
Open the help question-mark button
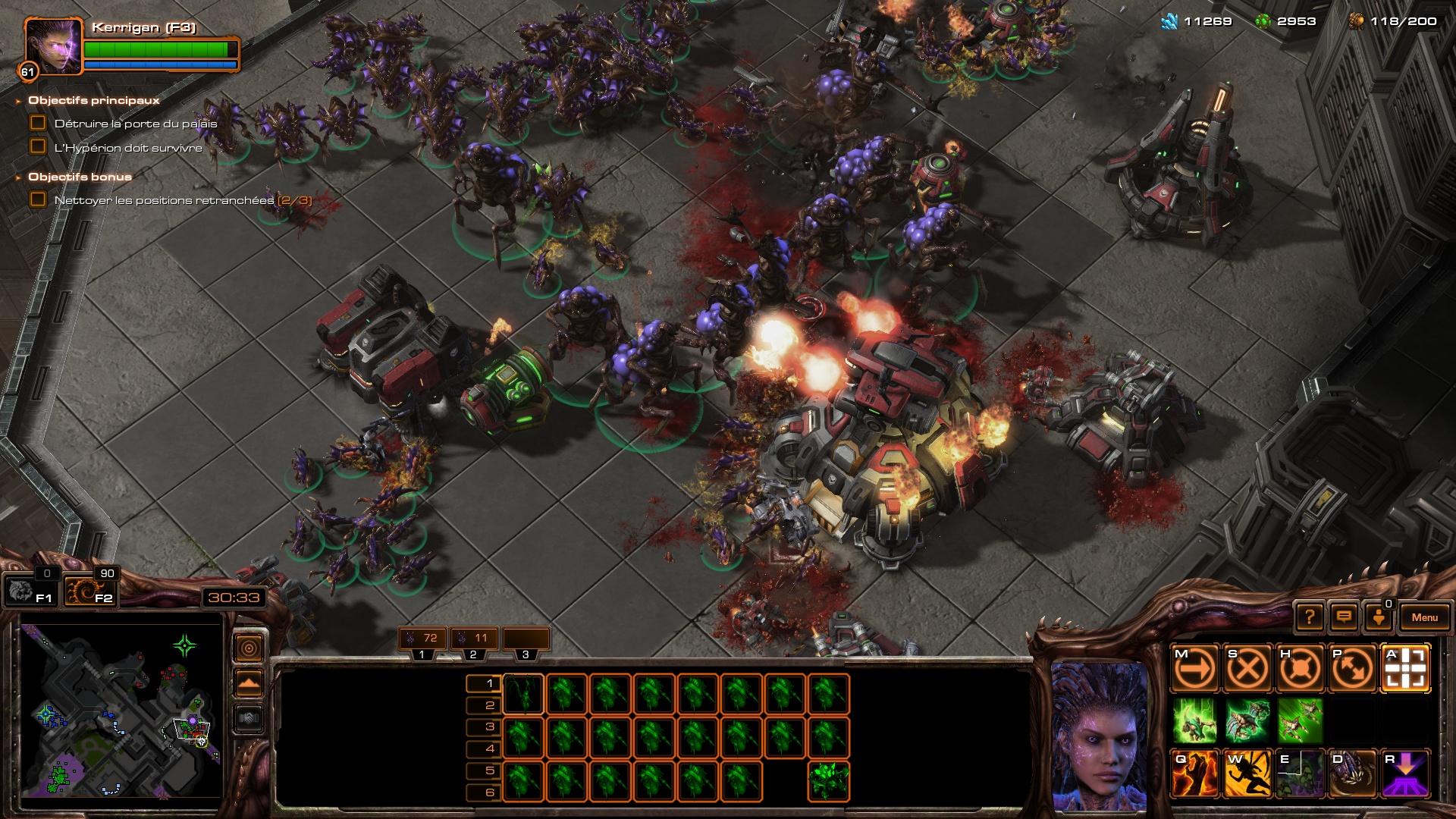pos(1309,617)
